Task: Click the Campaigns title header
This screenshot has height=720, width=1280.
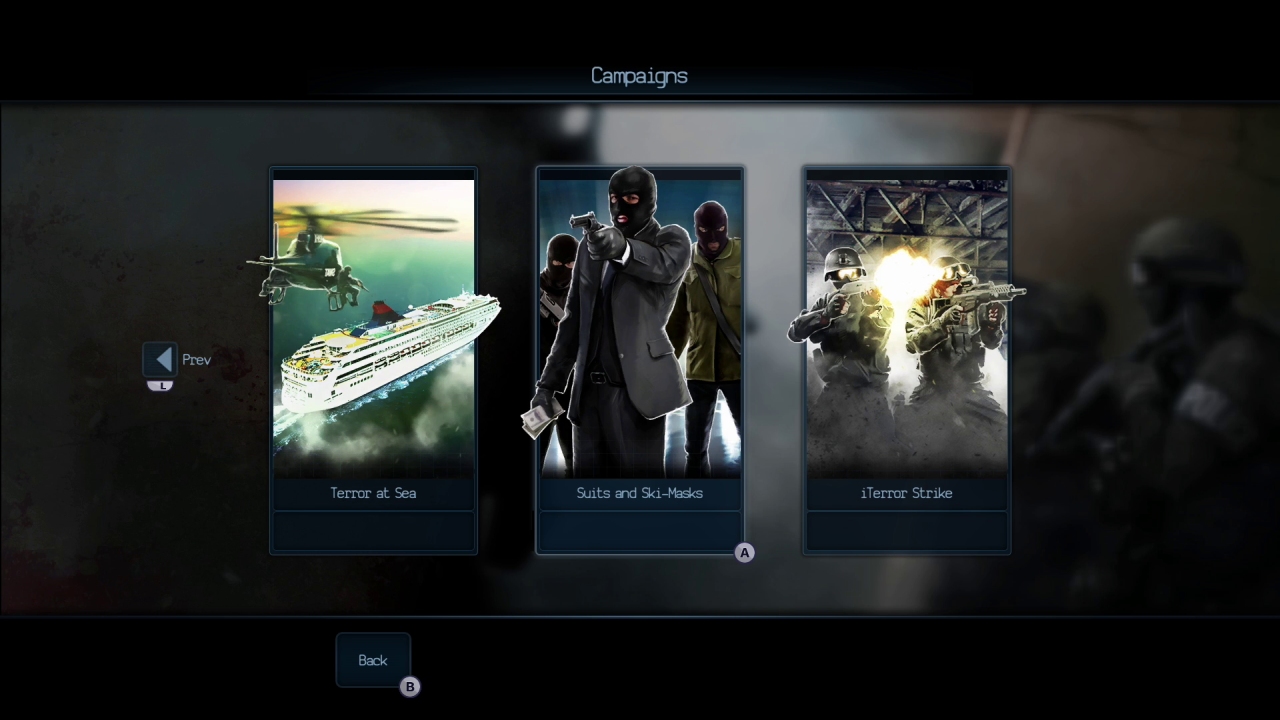Action: point(639,75)
